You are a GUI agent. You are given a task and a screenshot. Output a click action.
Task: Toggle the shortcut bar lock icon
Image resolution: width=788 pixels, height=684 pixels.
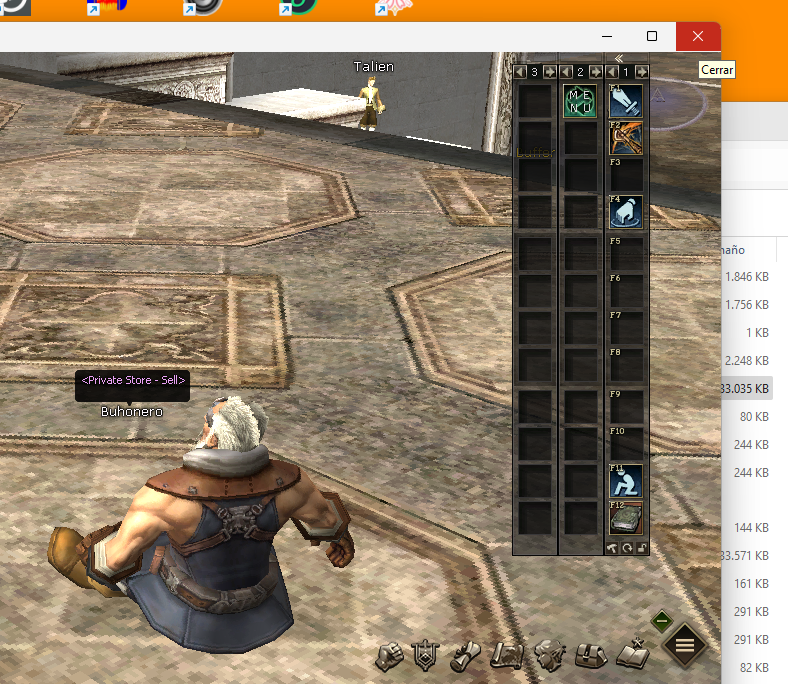point(642,548)
